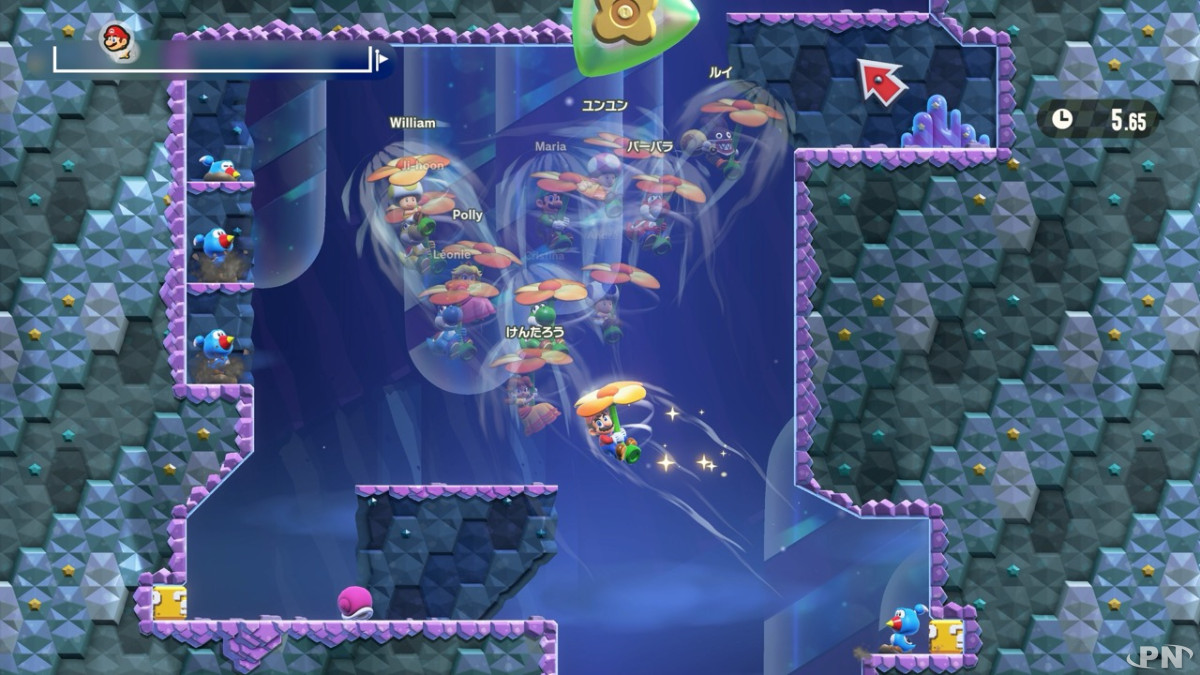Viewport: 1200px width, 675px height.
Task: Click the Mario head progress marker
Action: point(117,39)
